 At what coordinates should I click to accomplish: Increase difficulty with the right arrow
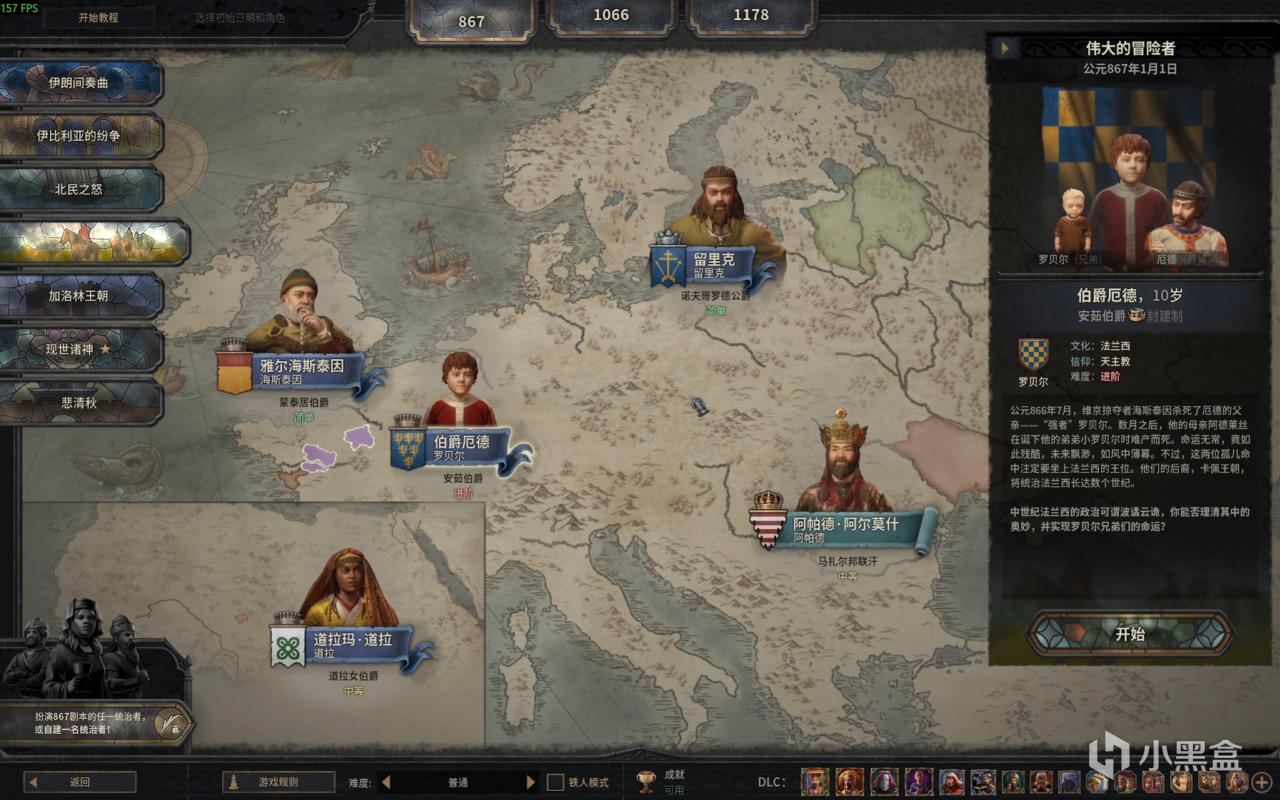[x=530, y=782]
